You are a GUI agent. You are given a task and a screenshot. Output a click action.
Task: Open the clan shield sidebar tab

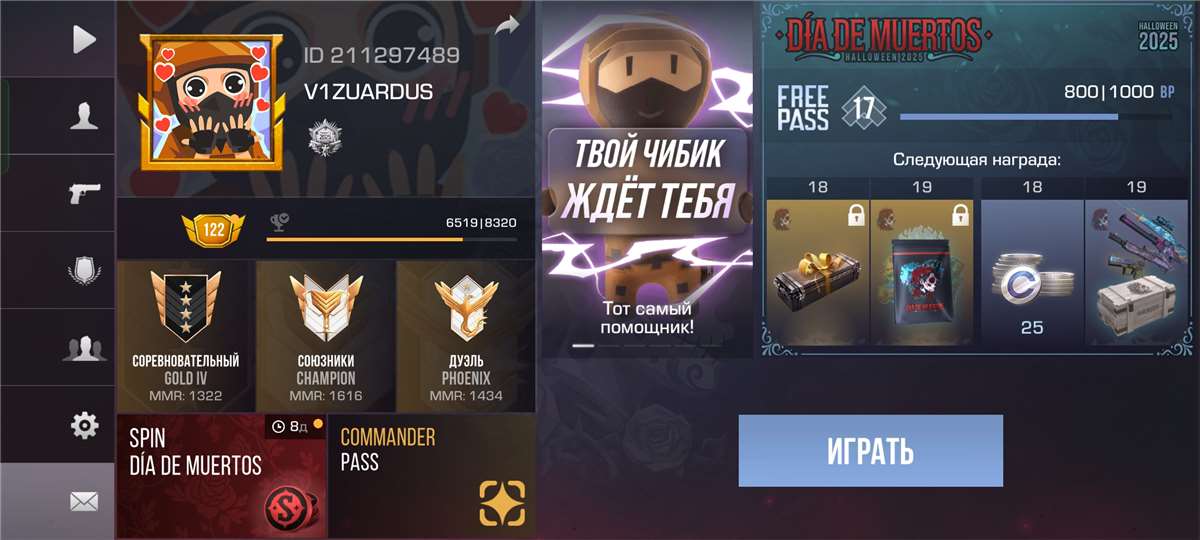pyautogui.click(x=84, y=271)
